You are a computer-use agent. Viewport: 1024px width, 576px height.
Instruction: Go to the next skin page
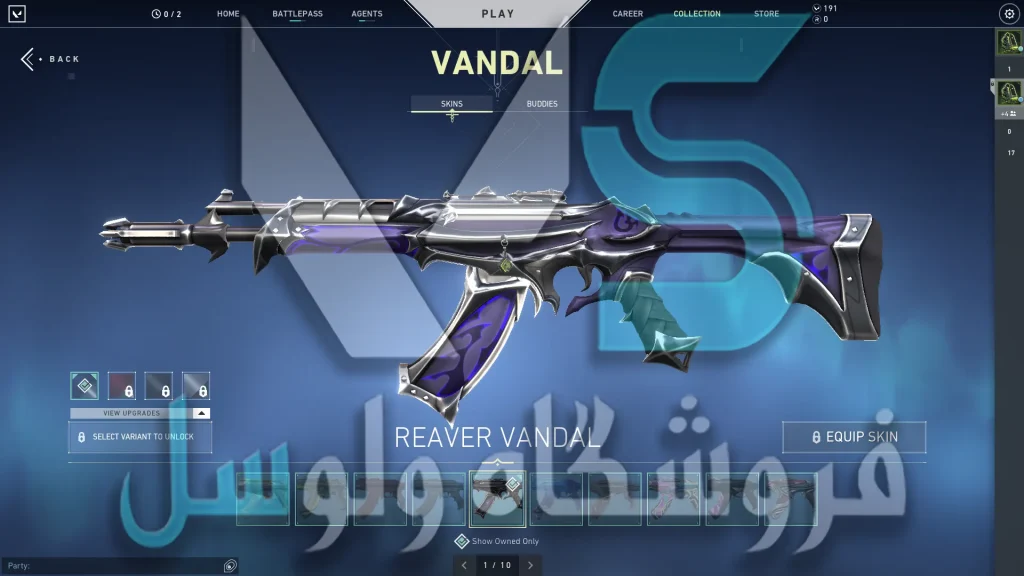530,565
